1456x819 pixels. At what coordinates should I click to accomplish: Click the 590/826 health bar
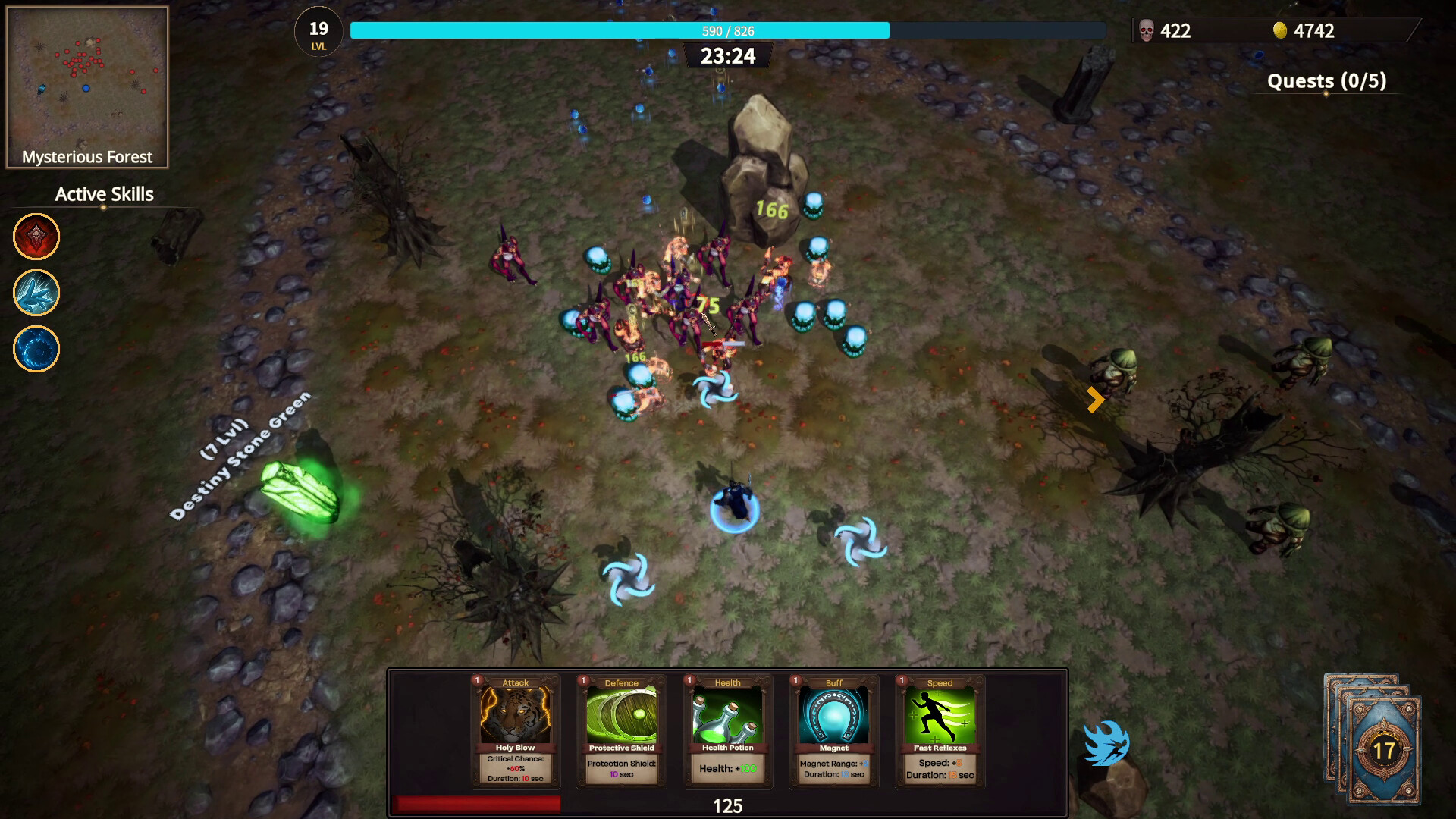tap(727, 32)
